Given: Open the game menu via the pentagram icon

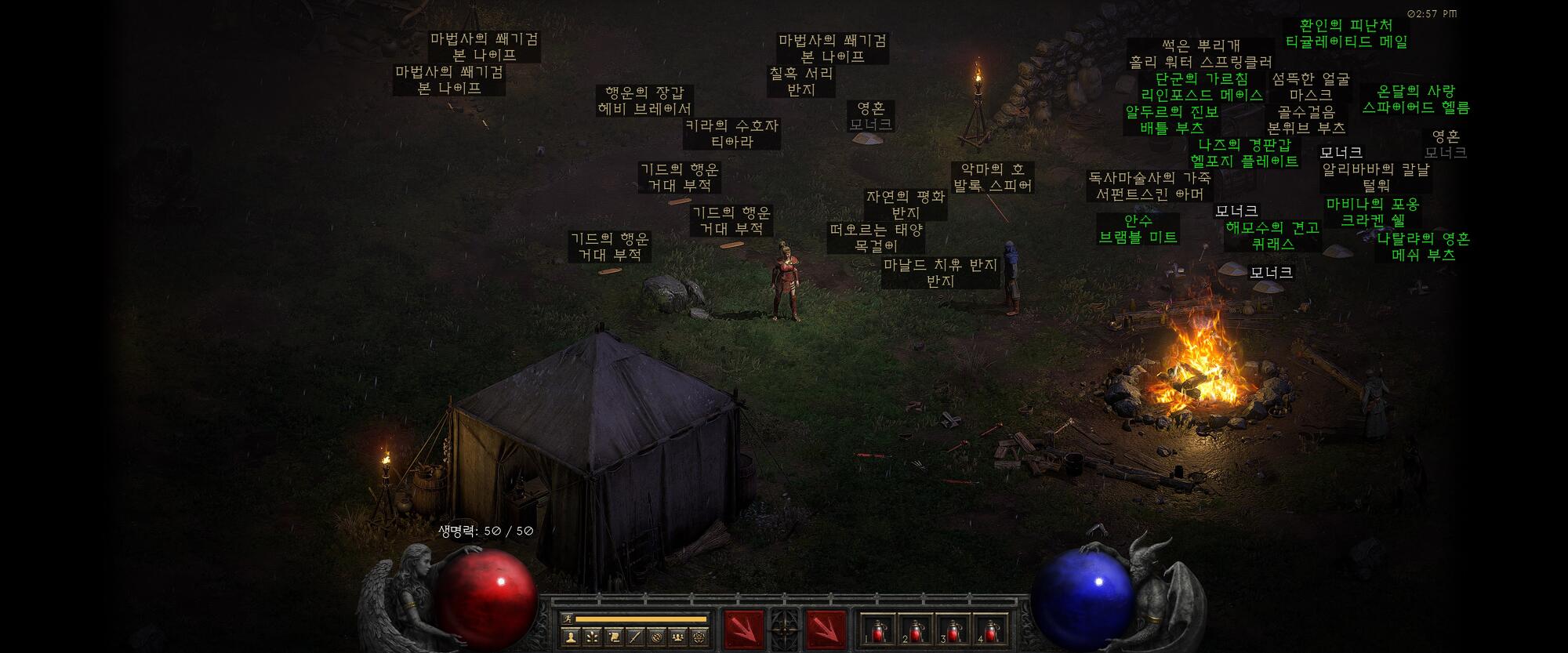Looking at the screenshot, I should pos(699,637).
